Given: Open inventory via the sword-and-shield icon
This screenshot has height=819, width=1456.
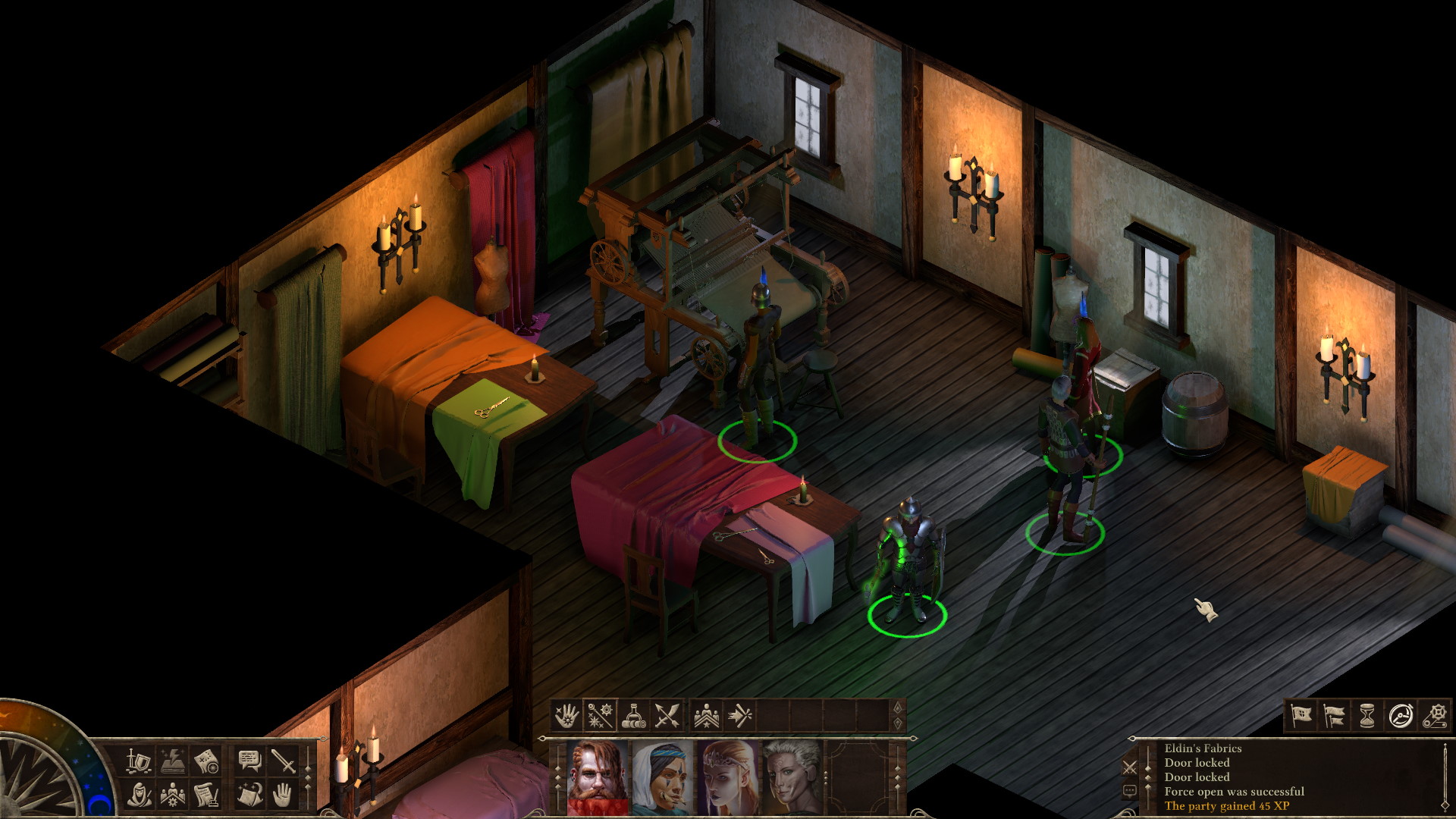Looking at the screenshot, I should point(138,761).
